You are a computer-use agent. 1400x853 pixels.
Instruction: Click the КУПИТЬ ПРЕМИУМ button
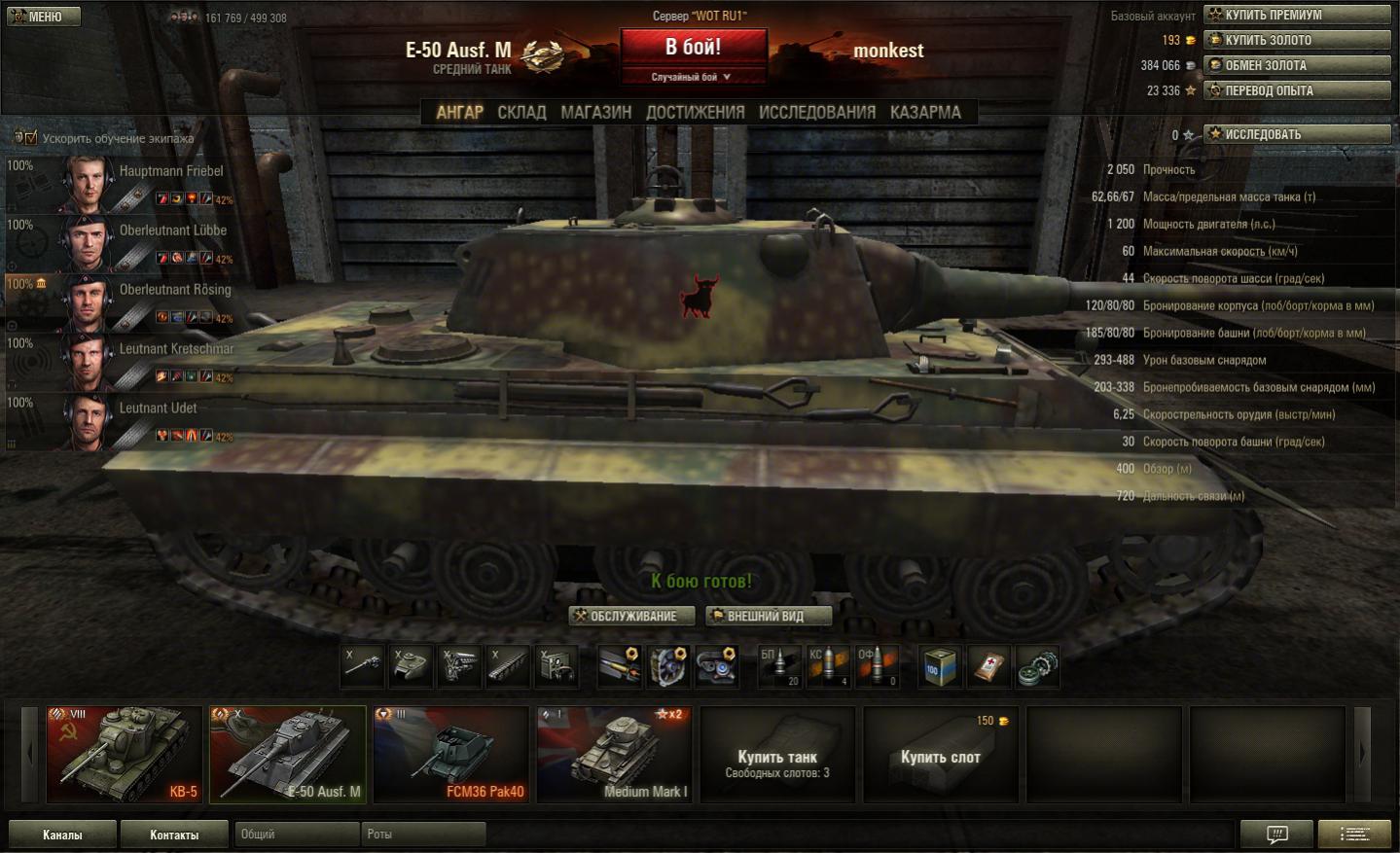coord(1297,15)
